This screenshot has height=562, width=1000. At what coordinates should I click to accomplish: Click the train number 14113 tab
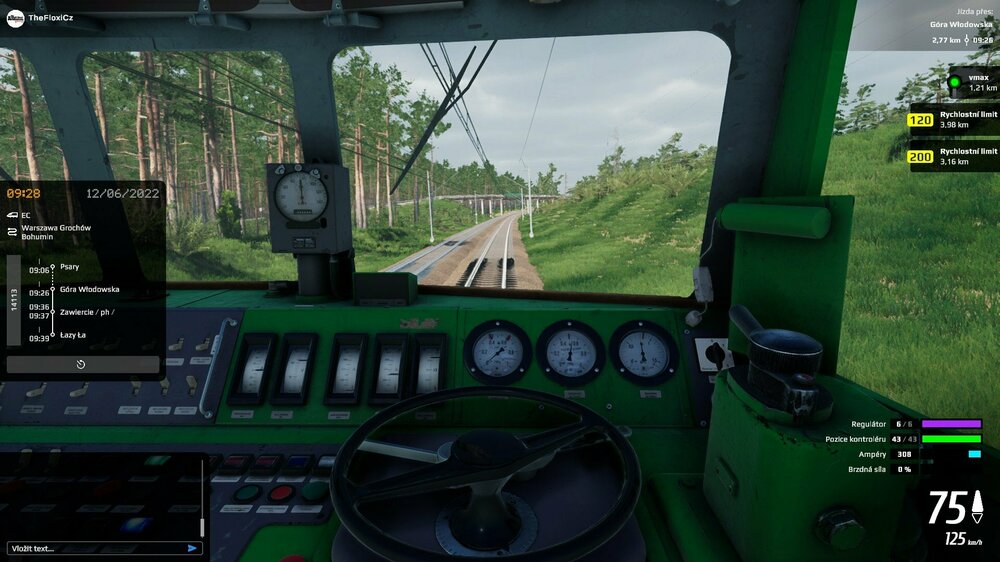[x=14, y=300]
